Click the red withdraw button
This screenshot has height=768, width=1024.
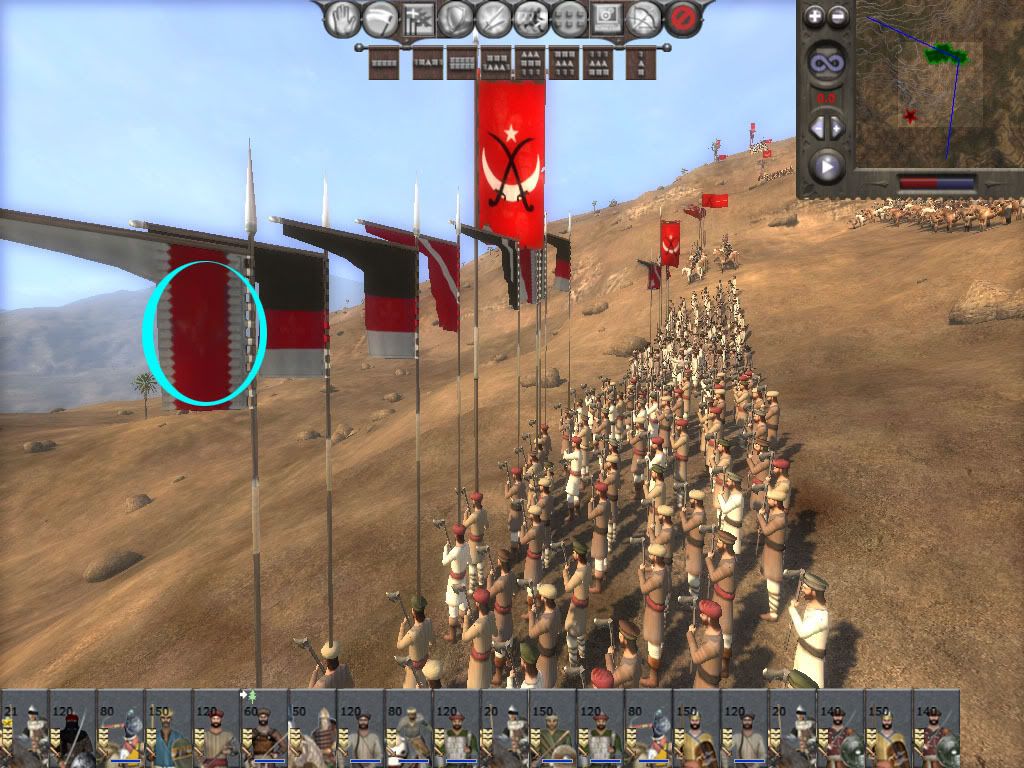point(683,18)
